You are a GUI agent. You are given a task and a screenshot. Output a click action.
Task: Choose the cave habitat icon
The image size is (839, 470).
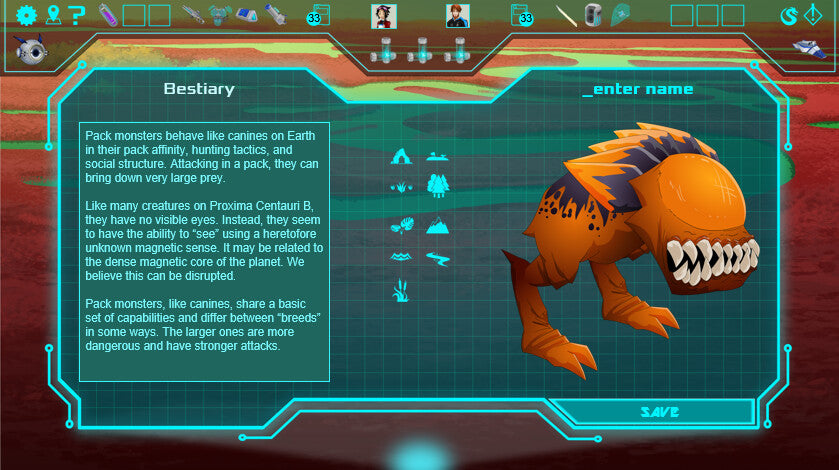(x=401, y=156)
